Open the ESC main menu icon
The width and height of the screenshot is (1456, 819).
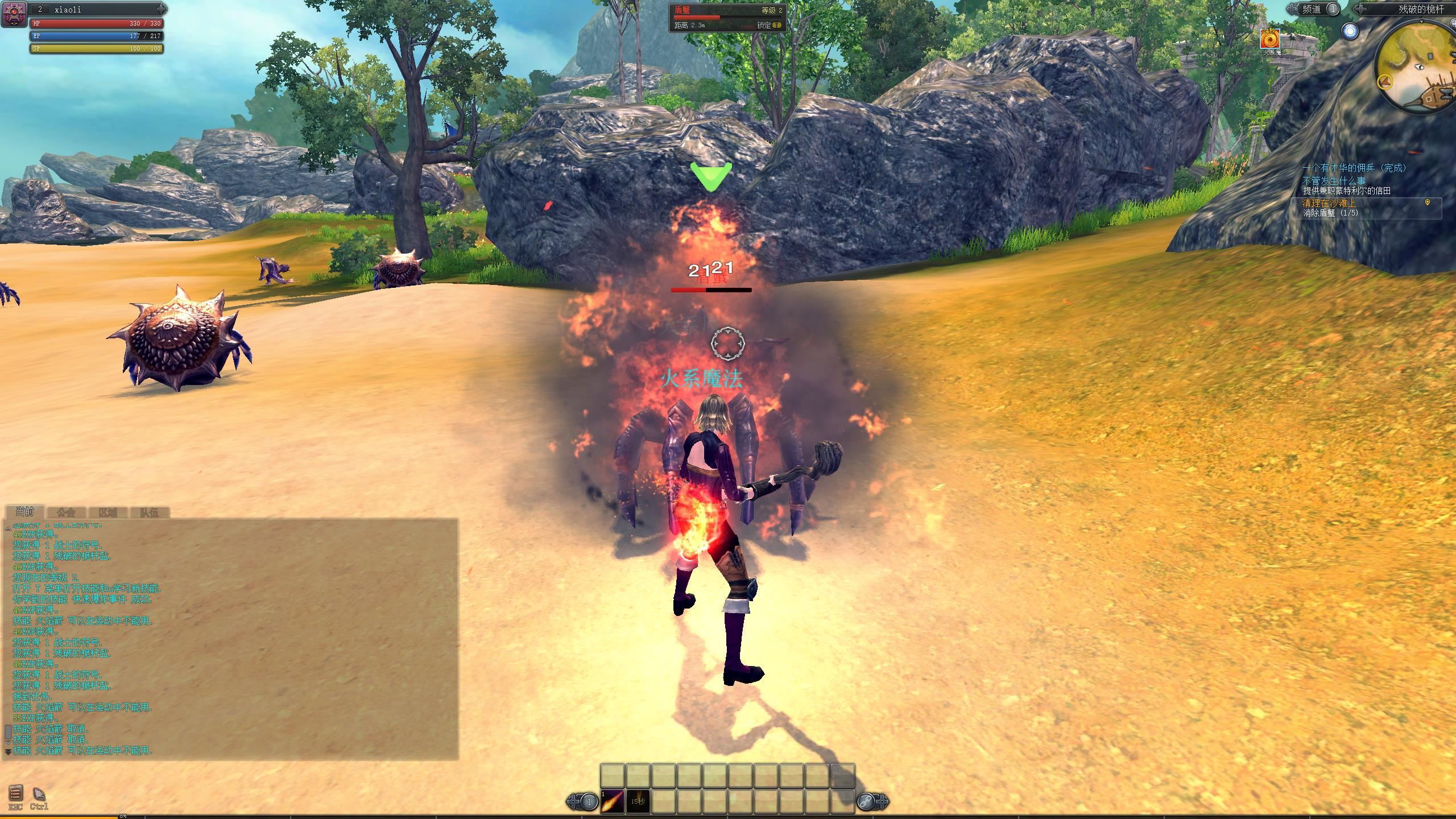click(15, 793)
